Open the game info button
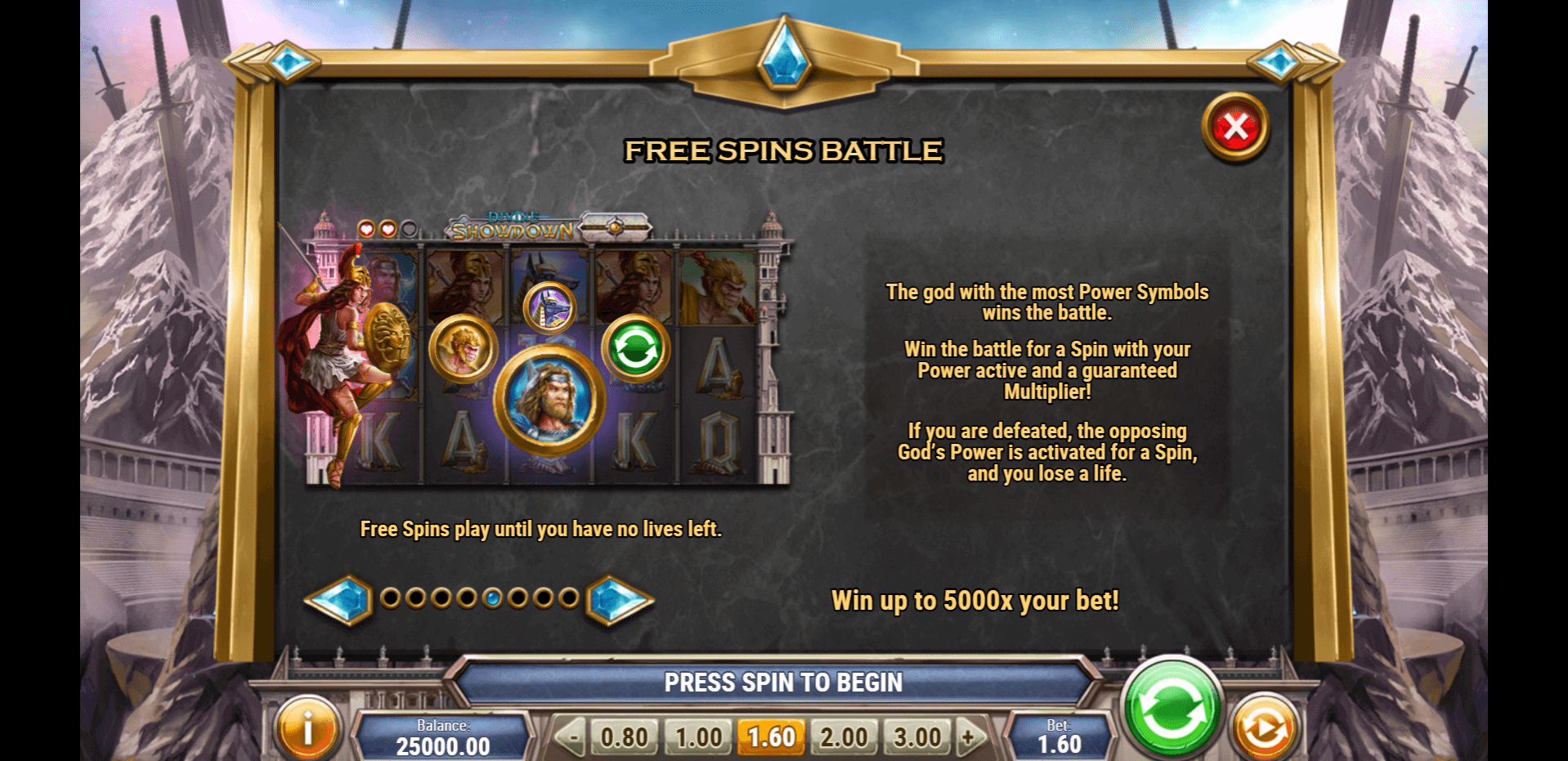Image resolution: width=1568 pixels, height=761 pixels. (x=307, y=729)
